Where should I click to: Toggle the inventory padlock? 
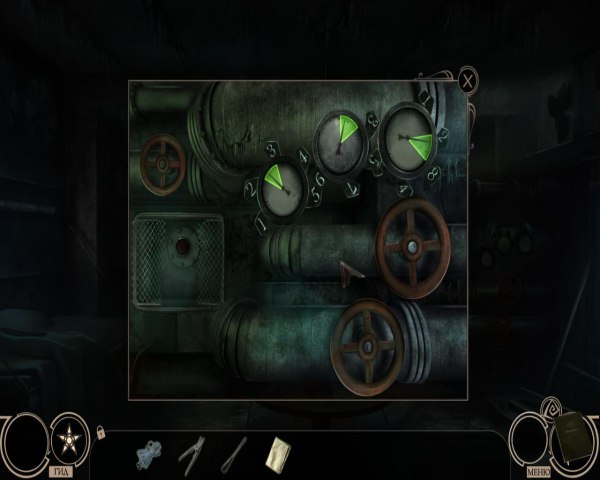coord(100,432)
